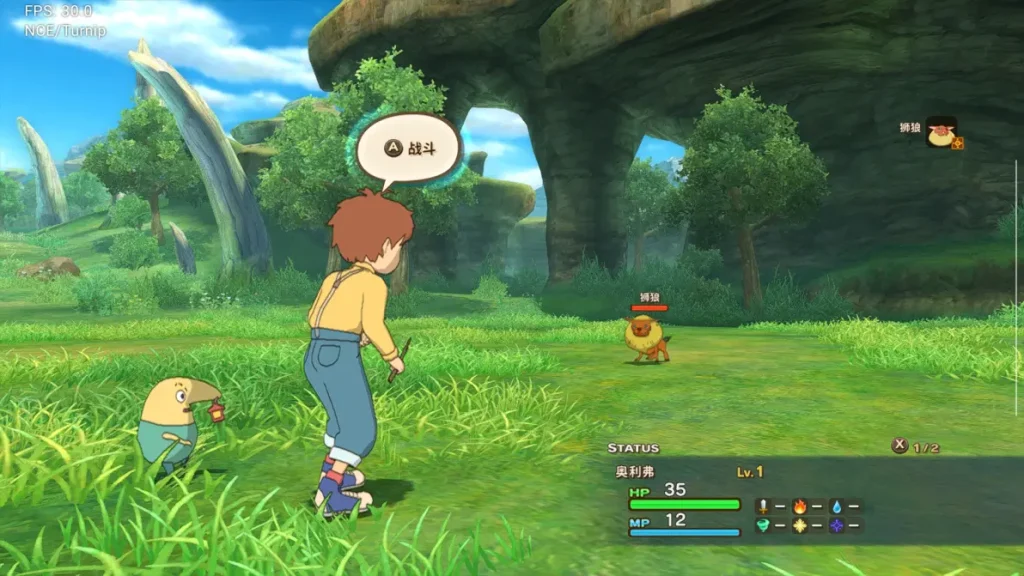Click the water drop element icon
Image resolution: width=1024 pixels, height=576 pixels.
pyautogui.click(x=835, y=506)
